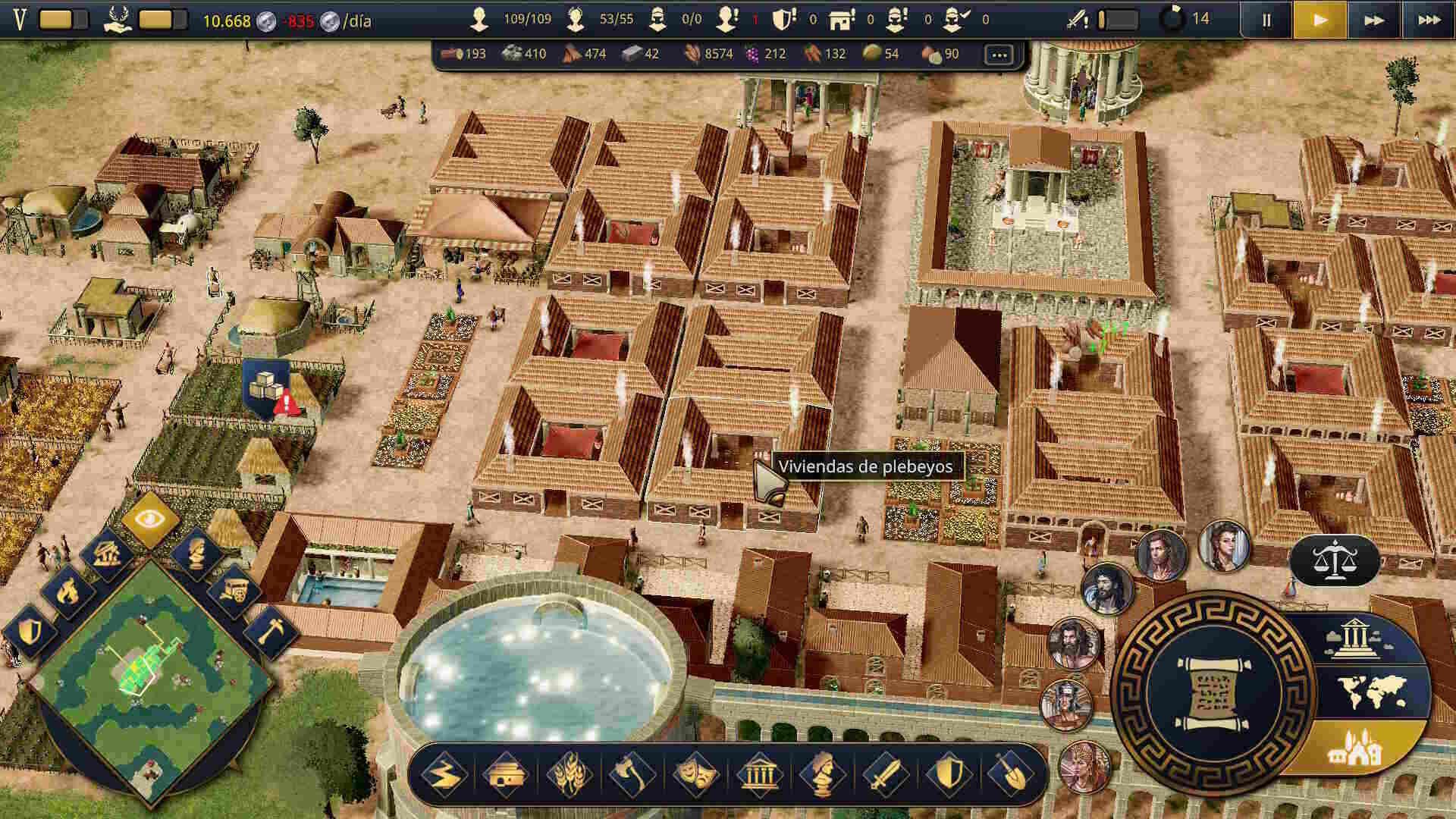The image size is (1456, 819).
Task: Pause the game speed
Action: 1266,20
